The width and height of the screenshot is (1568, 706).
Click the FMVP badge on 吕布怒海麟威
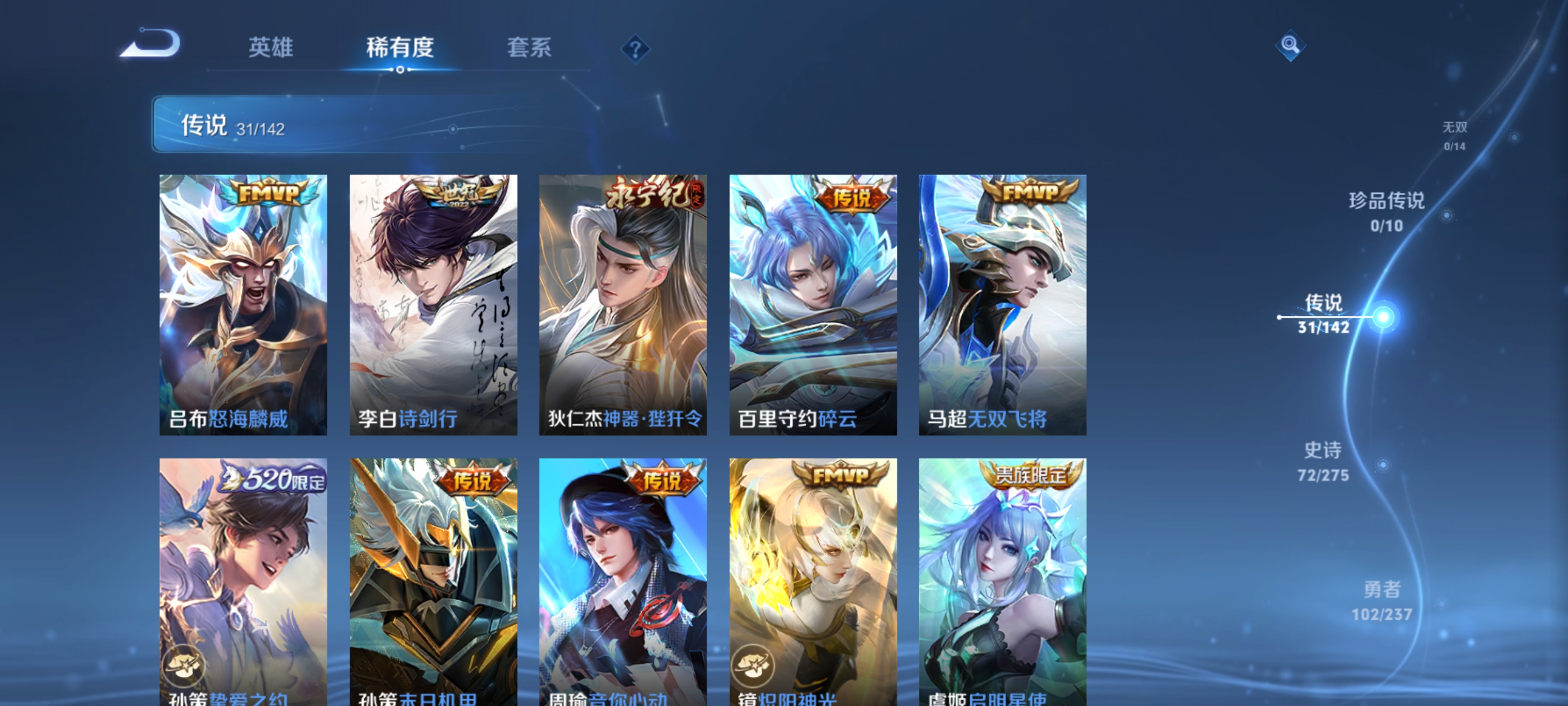[x=269, y=193]
